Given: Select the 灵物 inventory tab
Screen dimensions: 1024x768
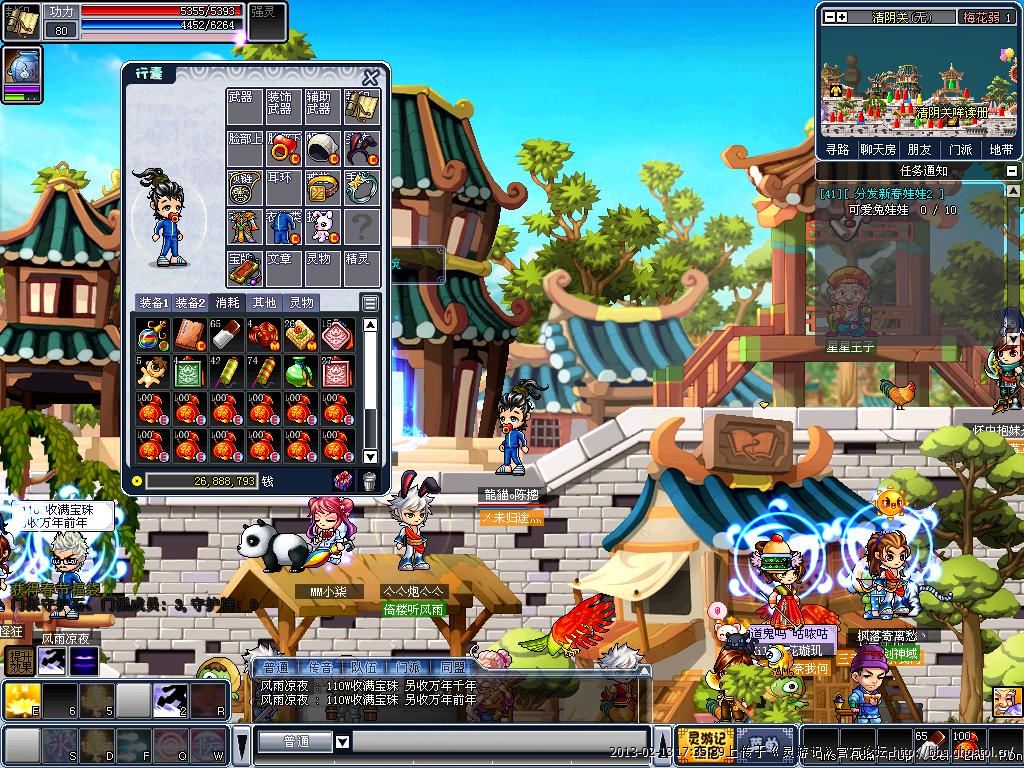Looking at the screenshot, I should pos(301,303).
